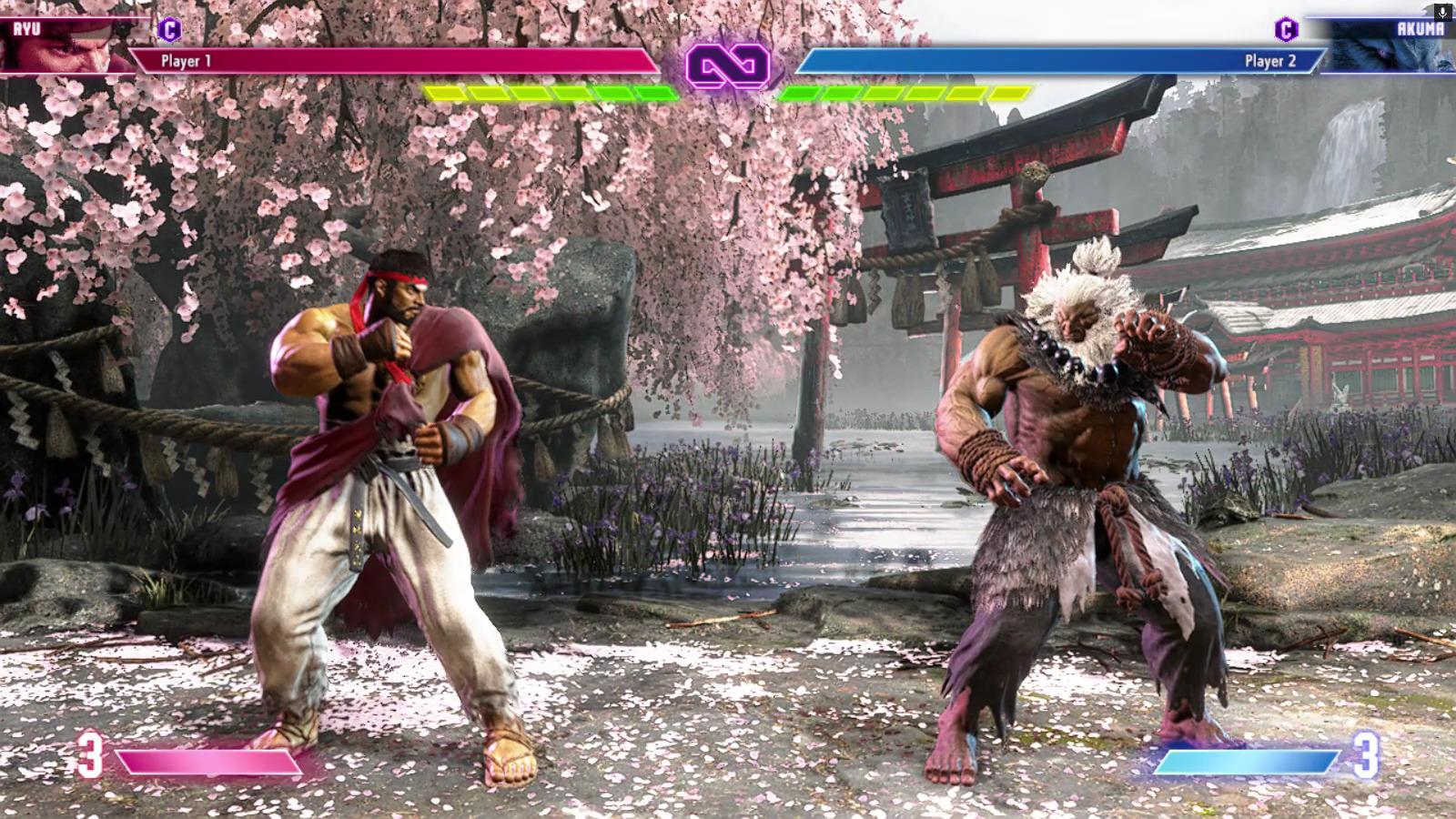The width and height of the screenshot is (1456, 819).
Task: Click the microphone icon overlay
Action: [1441, 12]
